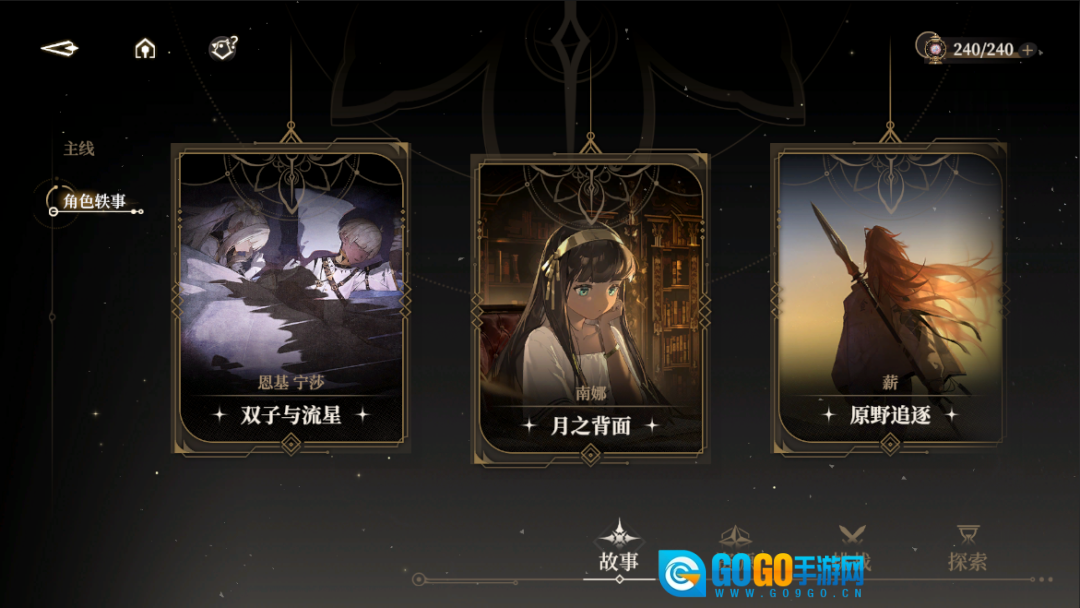
Task: Choose the 月之背面 story card
Action: click(590, 307)
